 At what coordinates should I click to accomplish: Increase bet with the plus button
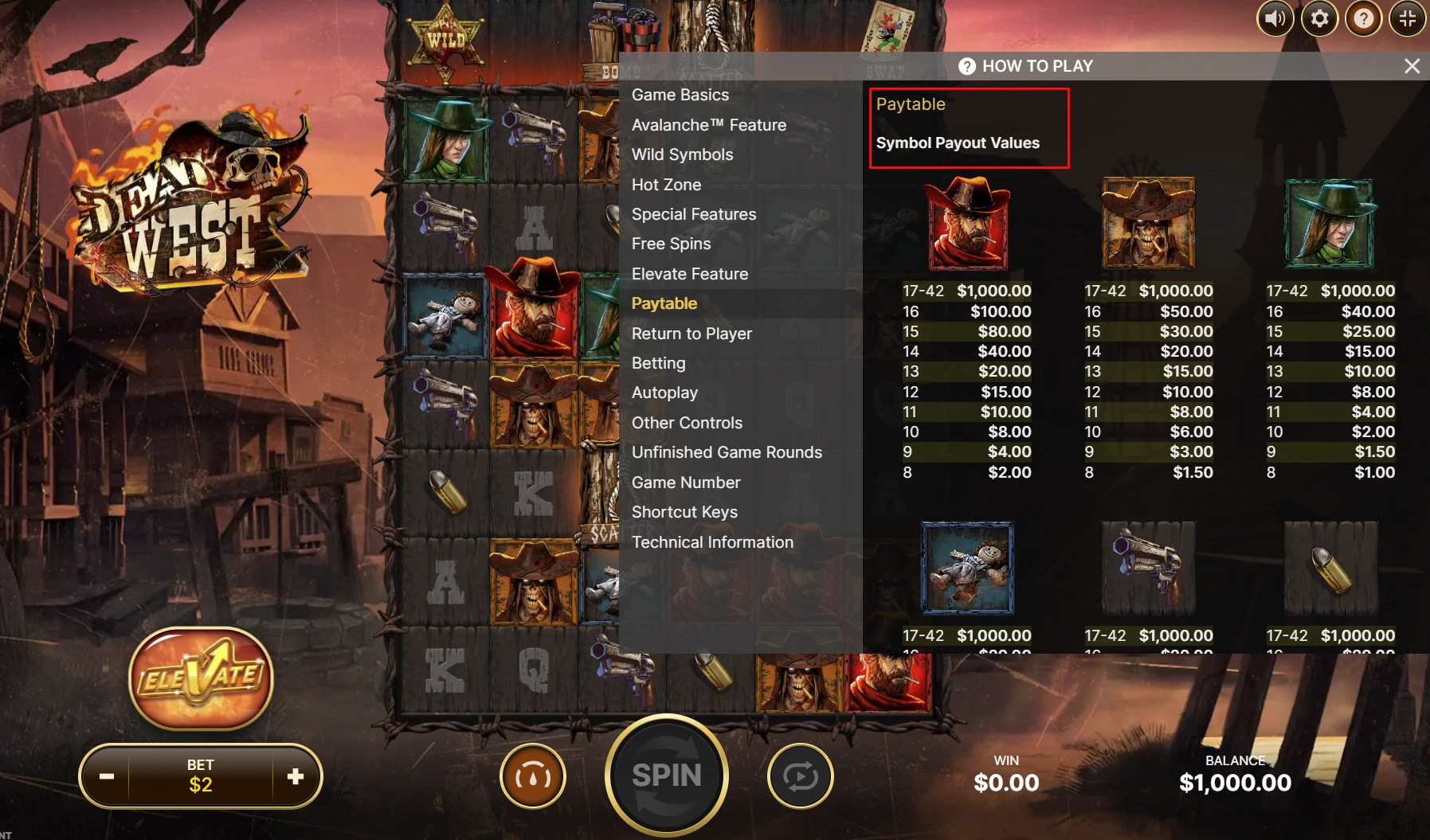pos(296,776)
